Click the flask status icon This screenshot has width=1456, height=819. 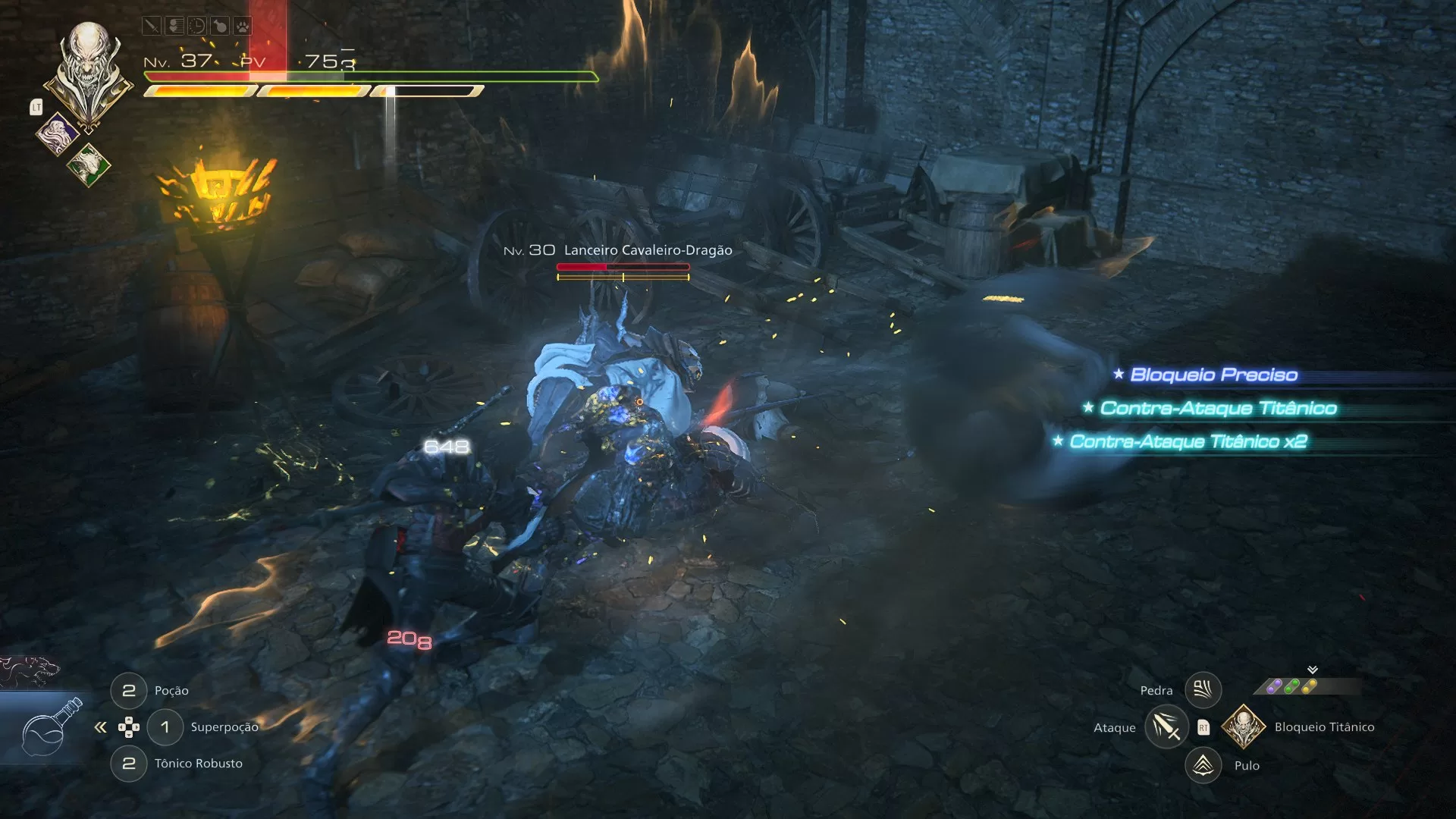pyautogui.click(x=220, y=27)
